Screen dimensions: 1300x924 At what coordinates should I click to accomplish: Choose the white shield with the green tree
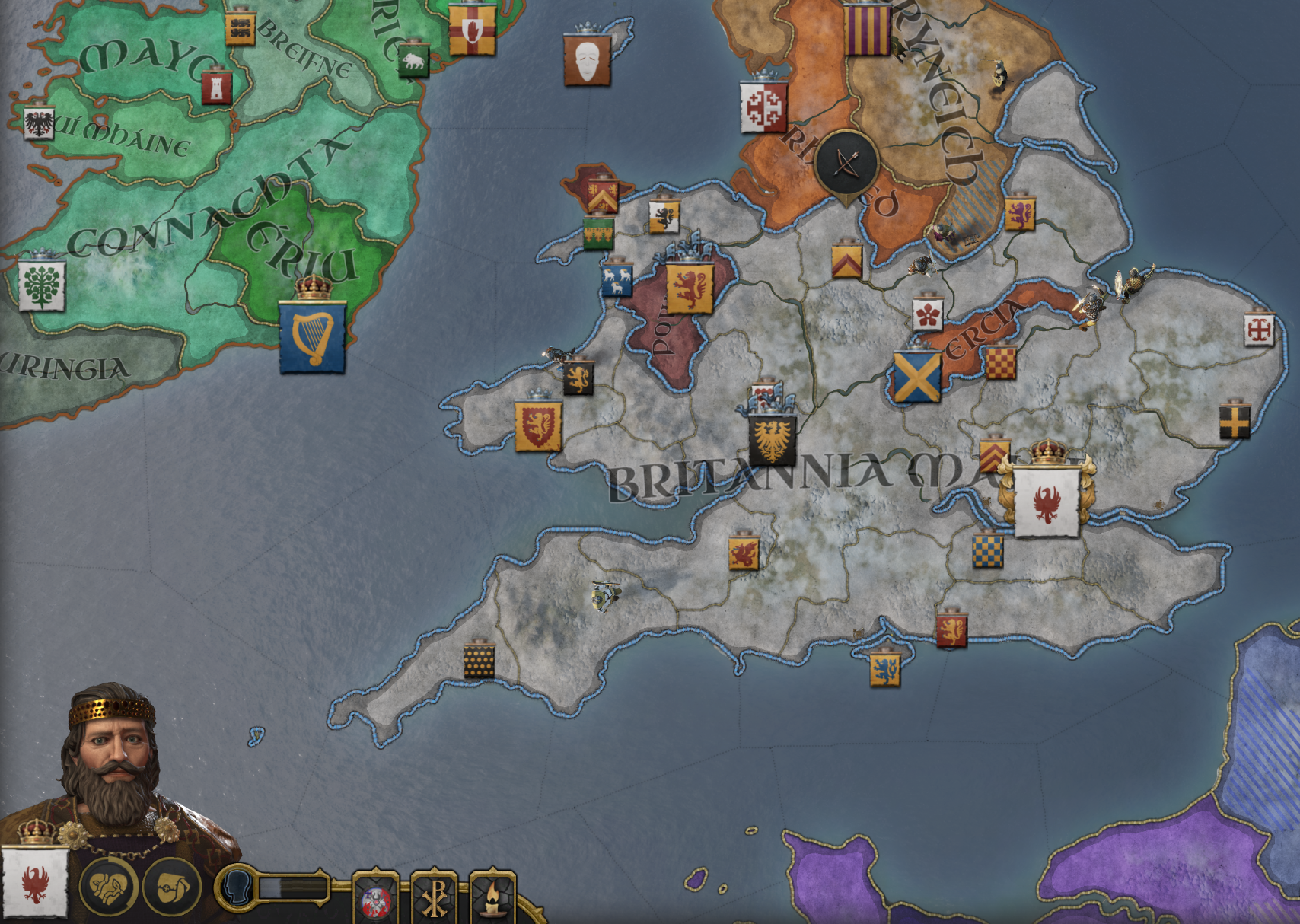42,285
